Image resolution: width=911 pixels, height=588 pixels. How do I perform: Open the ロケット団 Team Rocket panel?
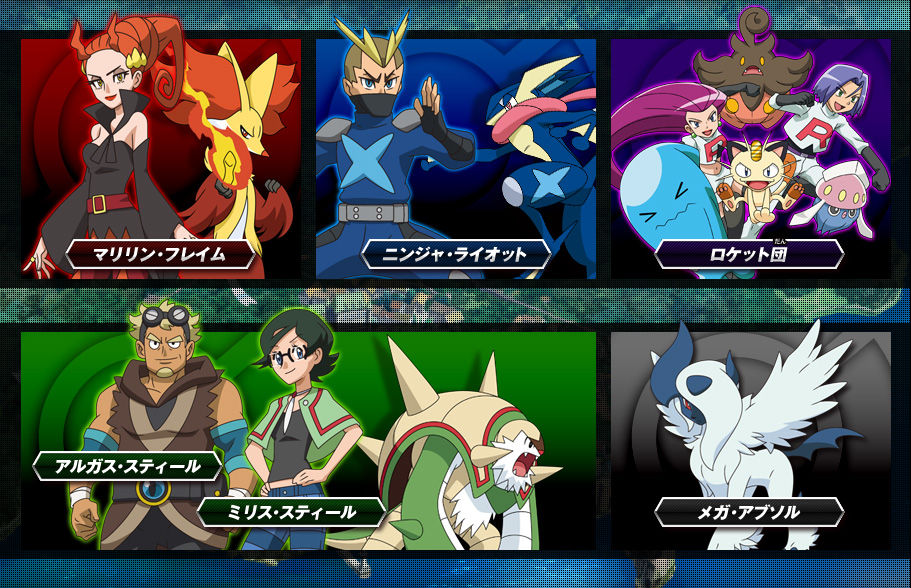click(750, 158)
